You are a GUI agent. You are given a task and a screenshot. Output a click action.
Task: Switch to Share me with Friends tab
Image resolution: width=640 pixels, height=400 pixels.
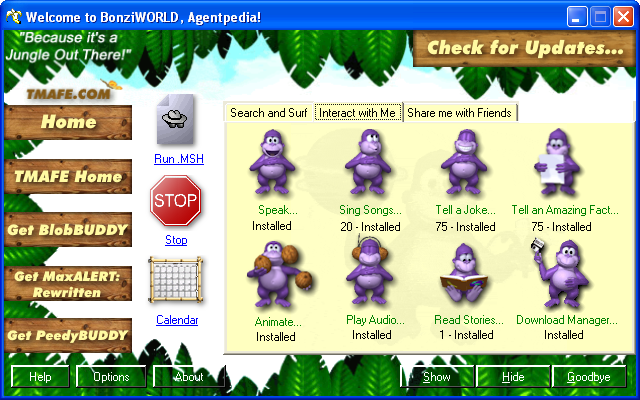pyautogui.click(x=460, y=113)
